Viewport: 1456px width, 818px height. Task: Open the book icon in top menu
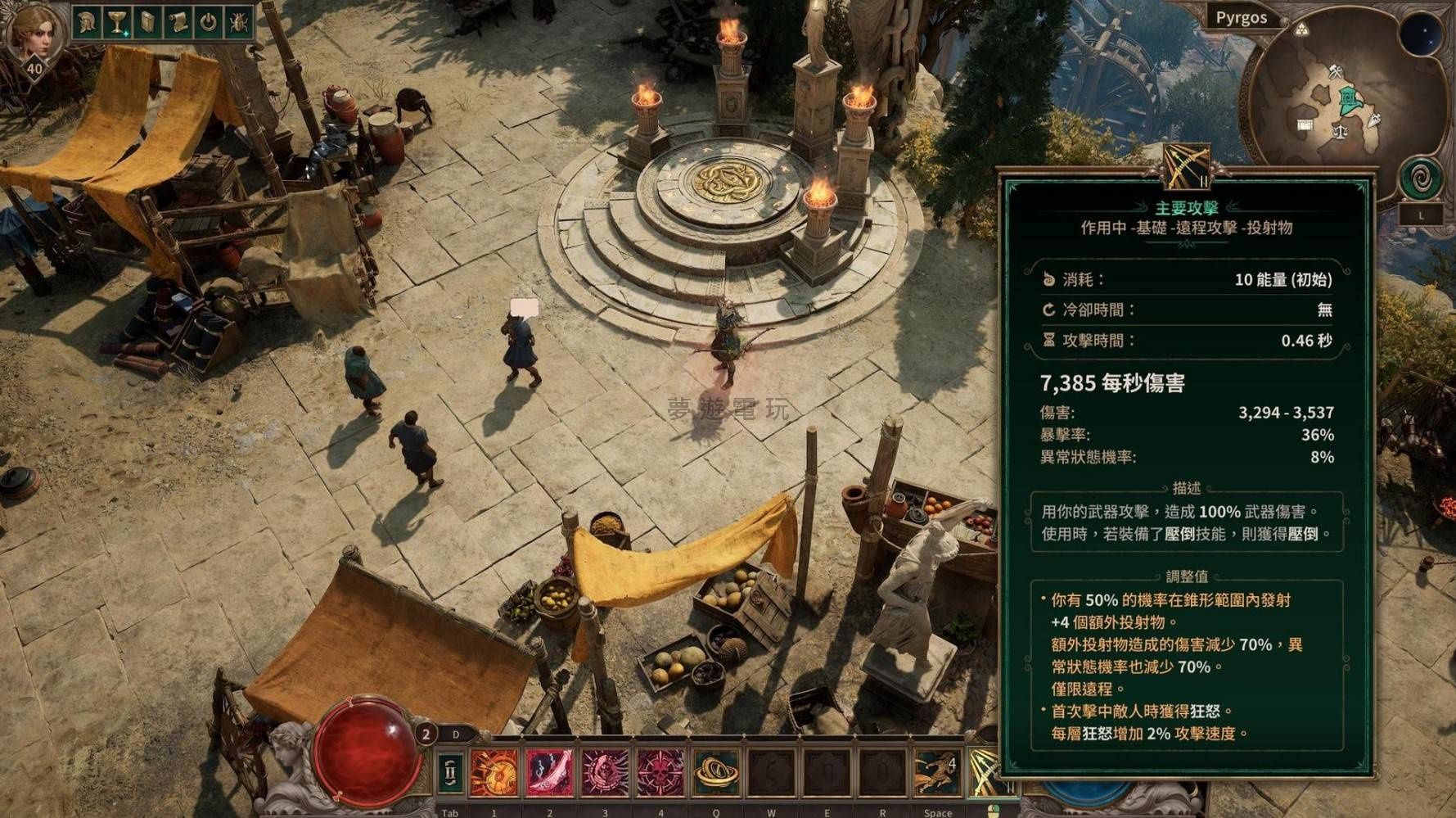pos(148,22)
